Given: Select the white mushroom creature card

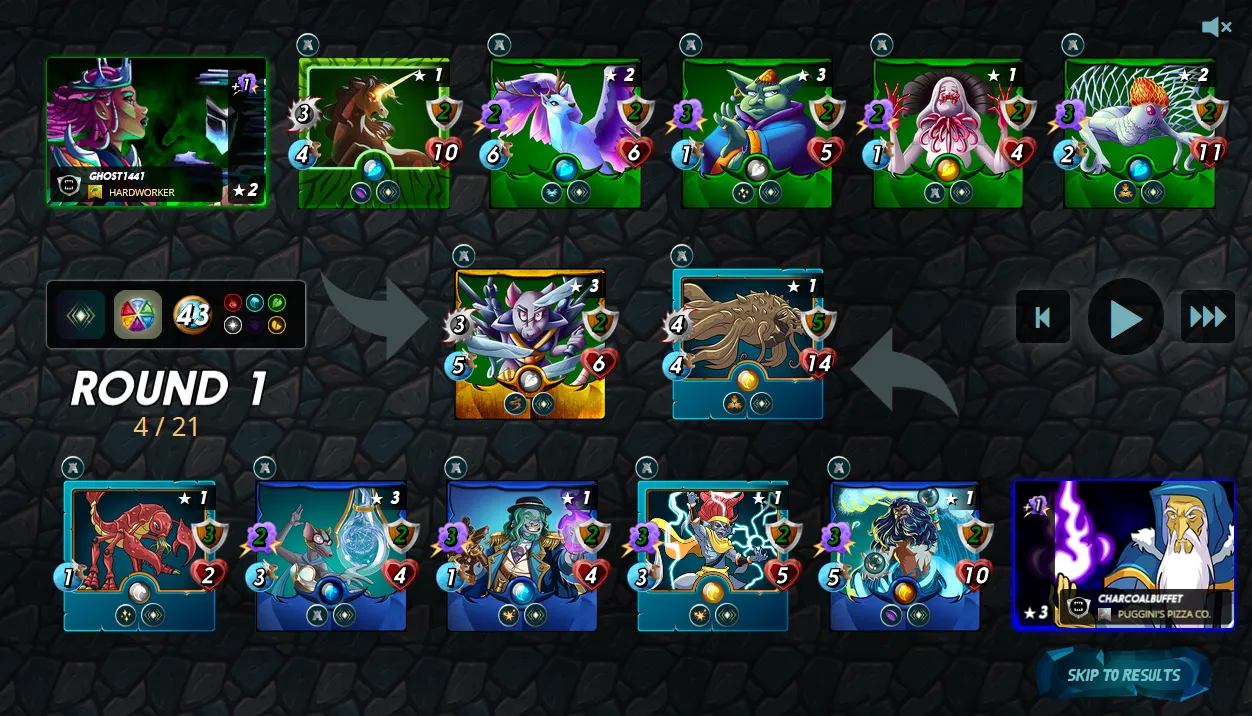Looking at the screenshot, I should click(x=948, y=132).
